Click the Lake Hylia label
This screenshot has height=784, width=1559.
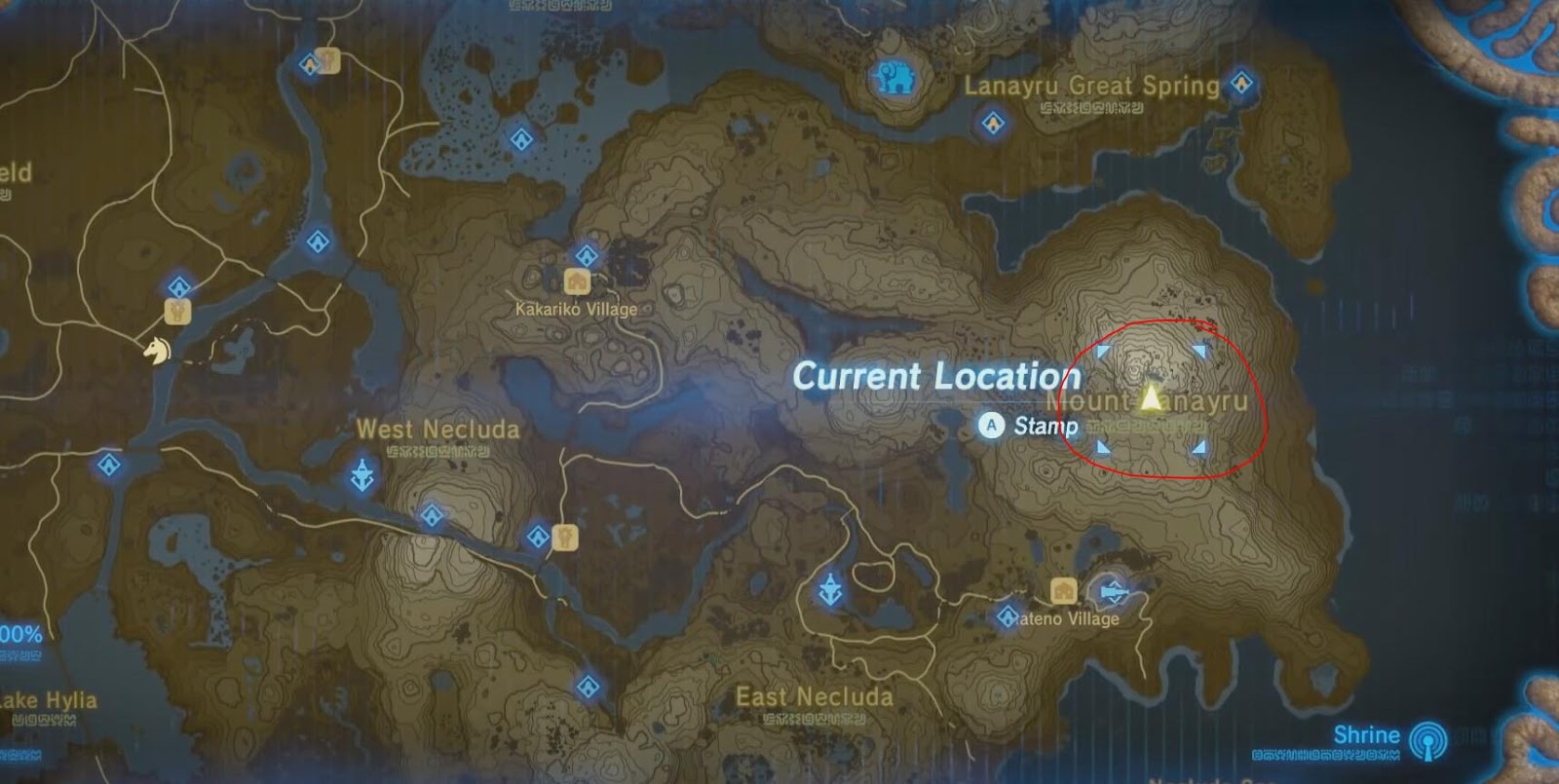pyautogui.click(x=47, y=697)
